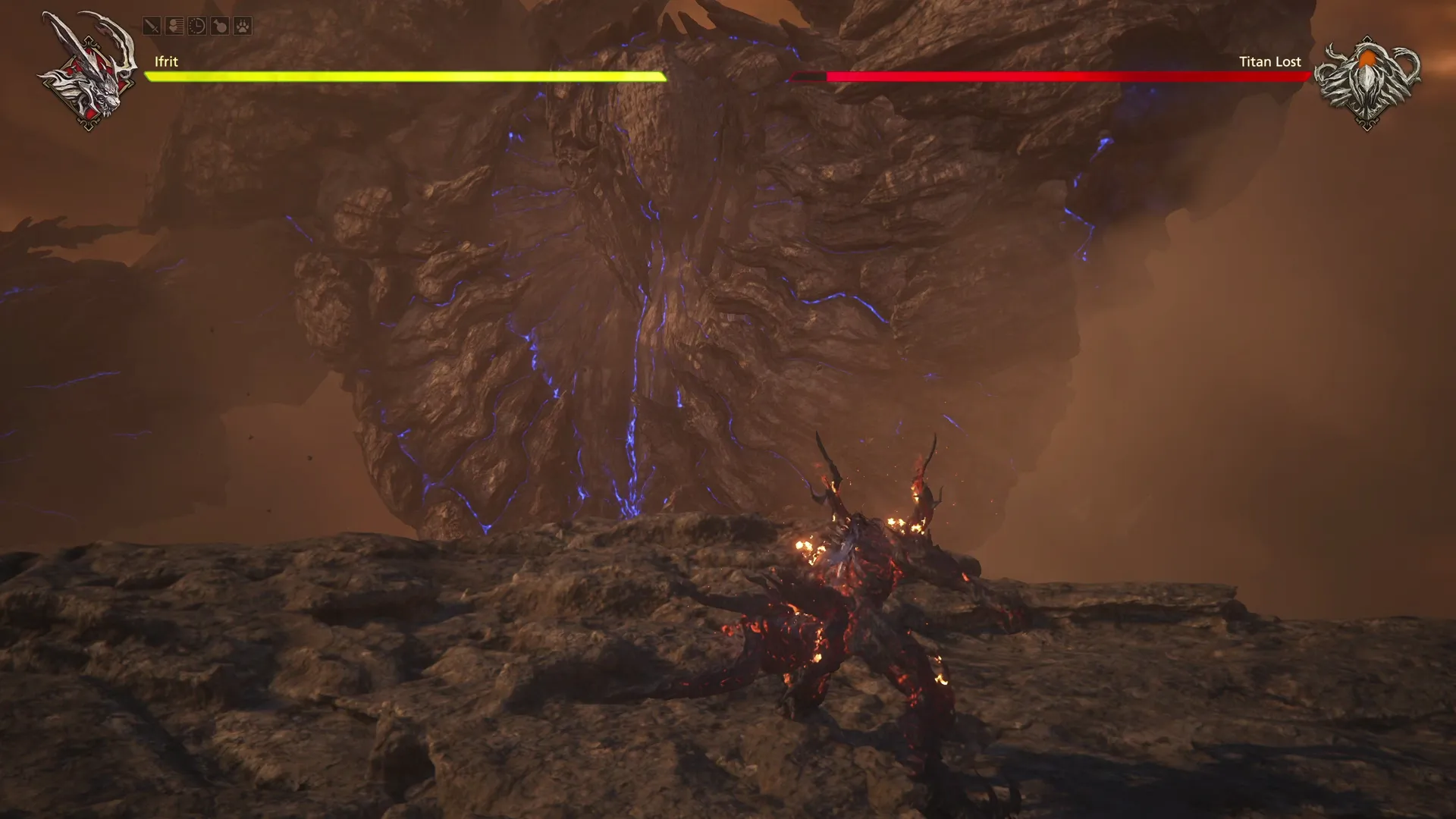Click the potion flask auto-heal icon
The image size is (1456, 819).
point(220,25)
